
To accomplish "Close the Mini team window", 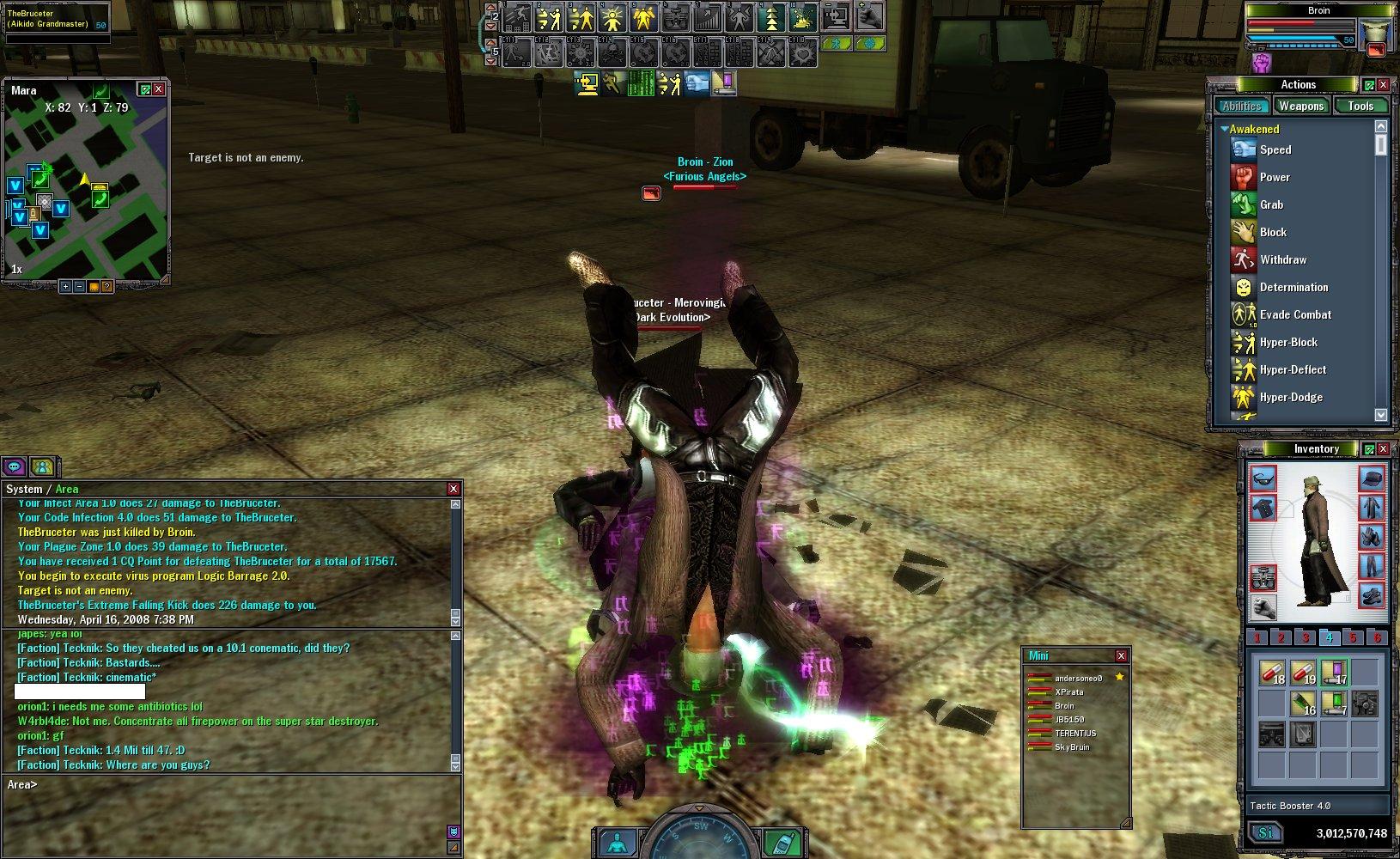I will tap(1121, 655).
